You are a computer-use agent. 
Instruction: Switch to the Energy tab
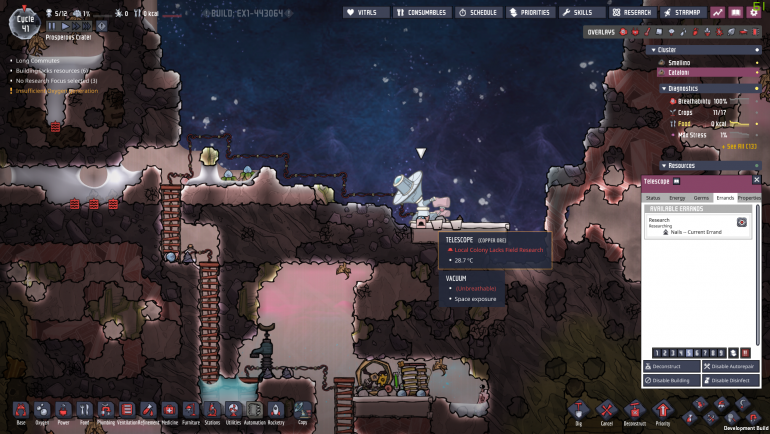[x=677, y=198]
